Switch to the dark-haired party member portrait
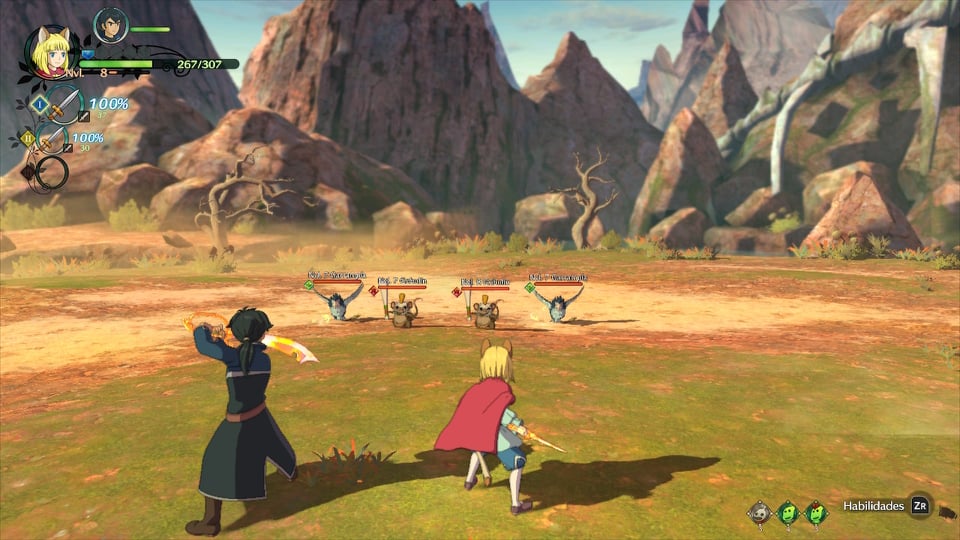 109,25
